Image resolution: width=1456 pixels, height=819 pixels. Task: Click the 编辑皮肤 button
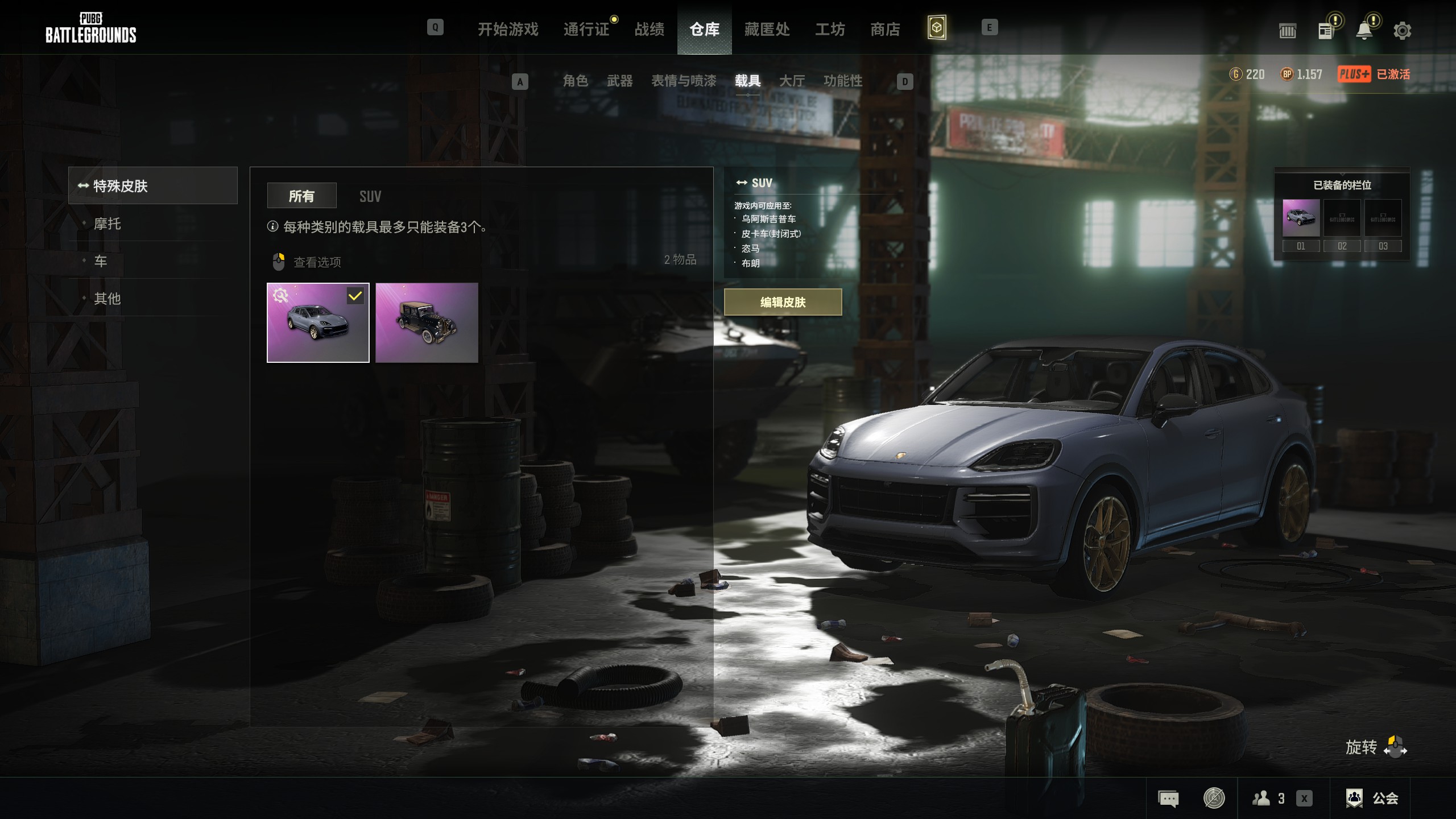(783, 302)
